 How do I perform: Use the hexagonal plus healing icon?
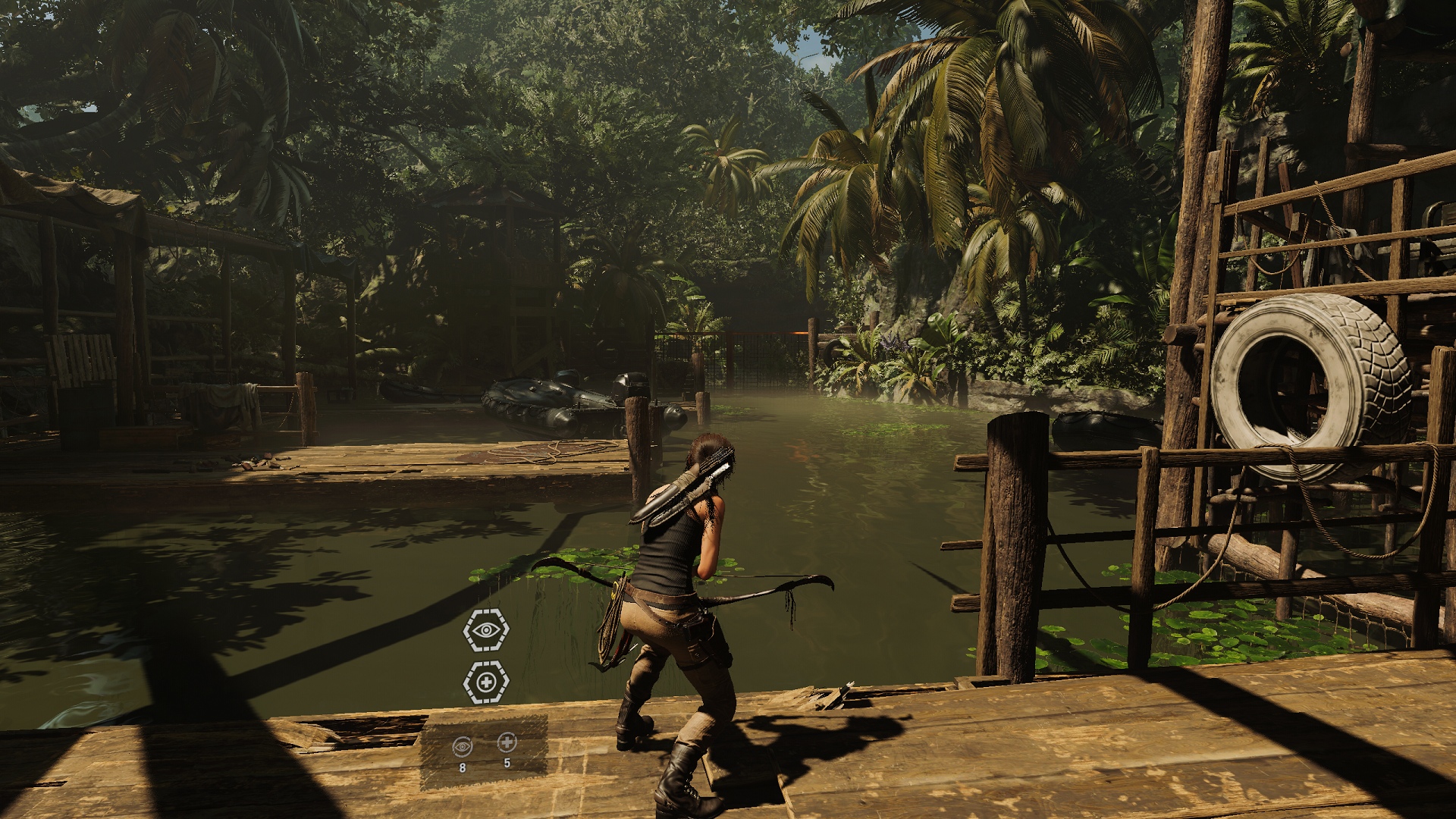point(486,682)
